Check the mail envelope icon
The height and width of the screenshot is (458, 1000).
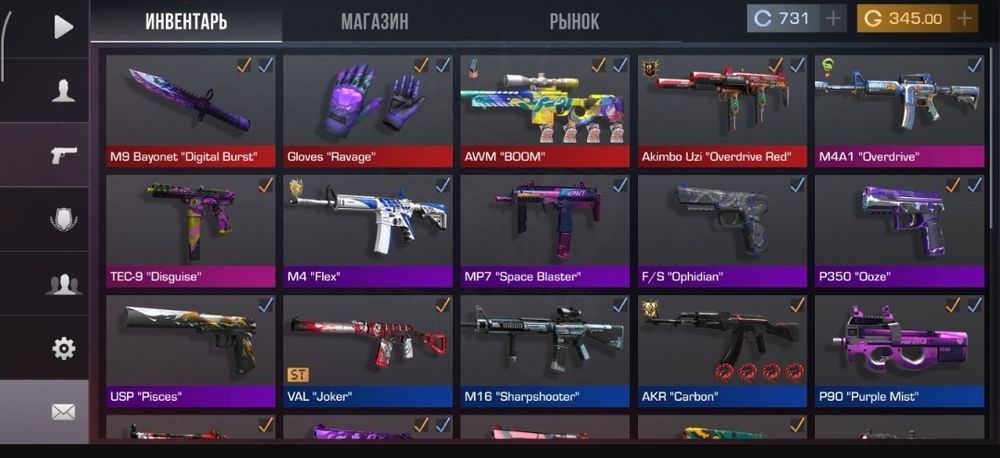63,411
